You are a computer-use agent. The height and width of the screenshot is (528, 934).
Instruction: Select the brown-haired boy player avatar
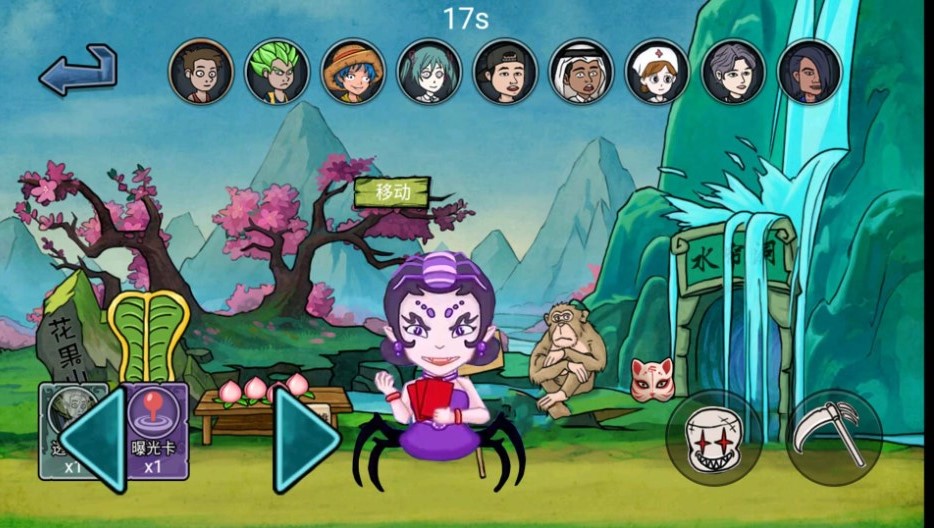pos(201,71)
